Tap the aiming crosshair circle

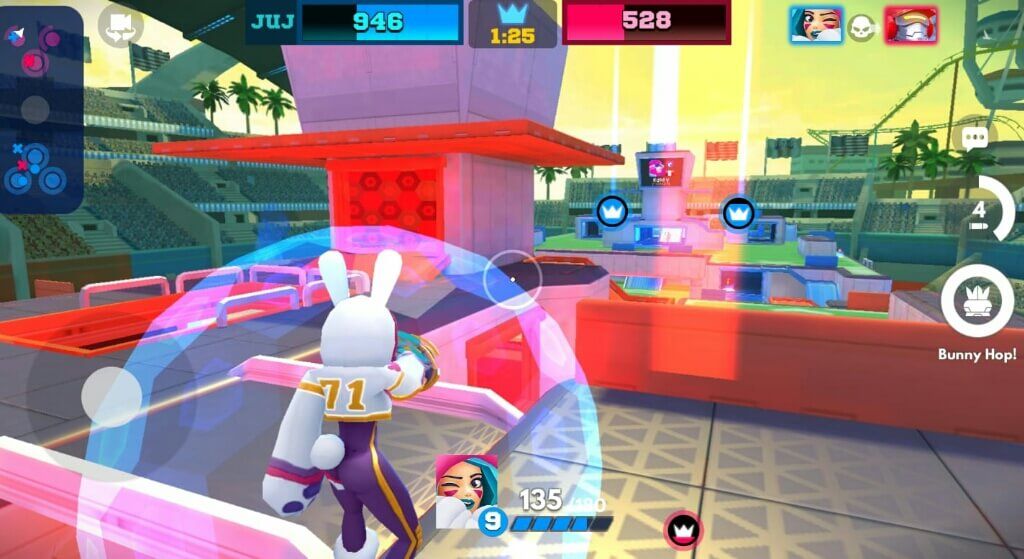coord(512,279)
